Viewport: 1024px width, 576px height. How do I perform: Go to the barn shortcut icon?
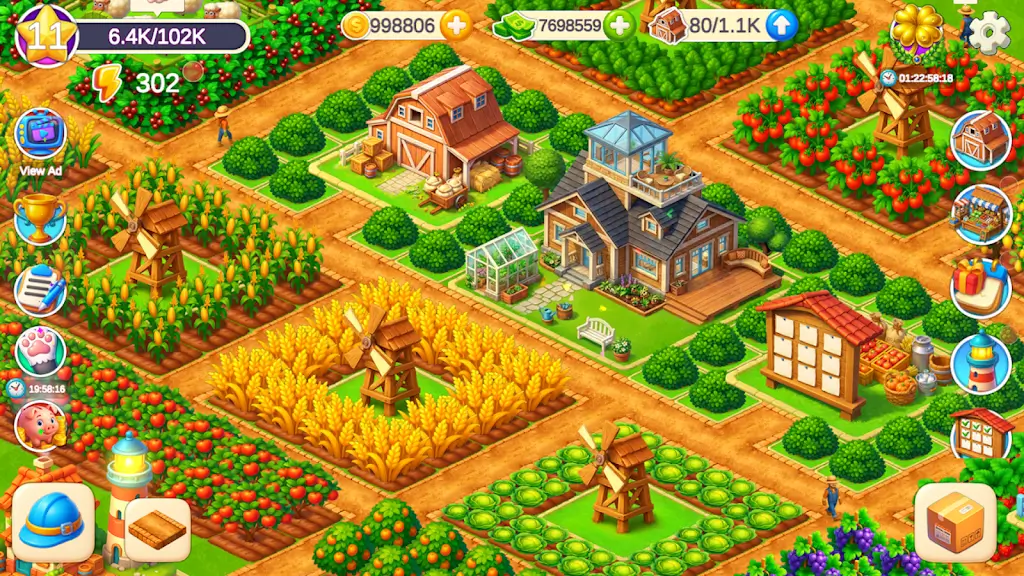pos(980,140)
